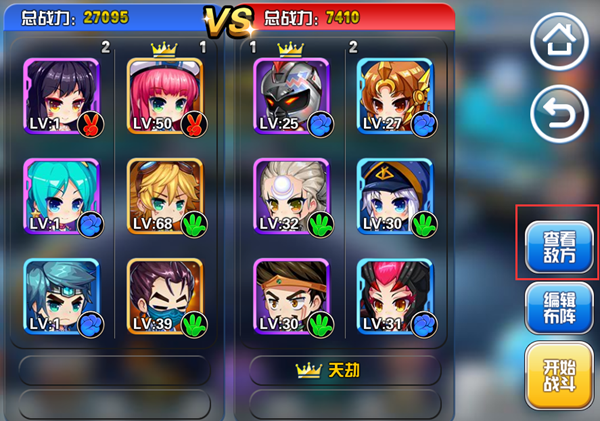Pick the teal-haired LV:1 girl portrait
This screenshot has height=421, width=600.
[x=61, y=196]
